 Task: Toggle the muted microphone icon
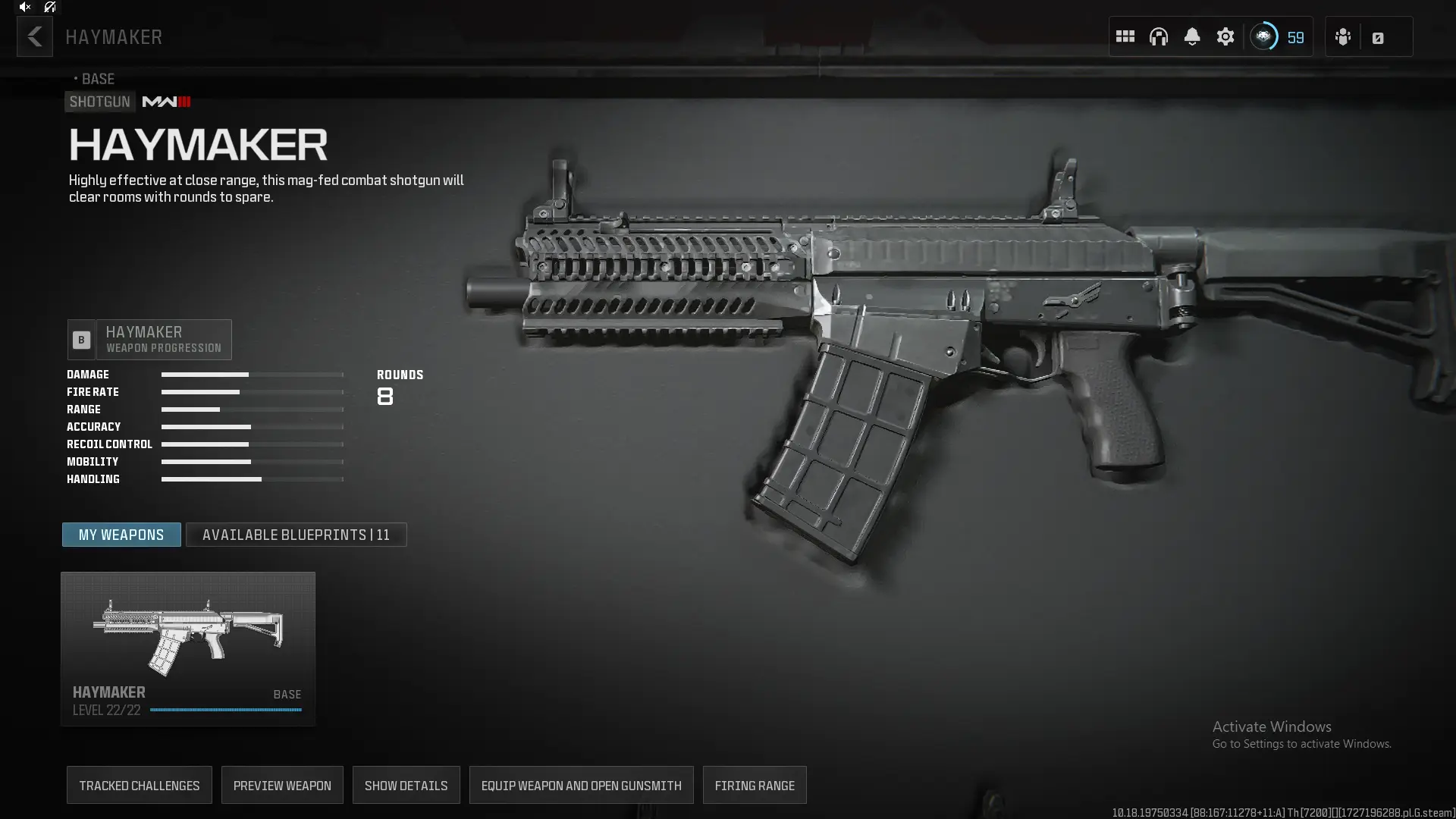(x=49, y=7)
